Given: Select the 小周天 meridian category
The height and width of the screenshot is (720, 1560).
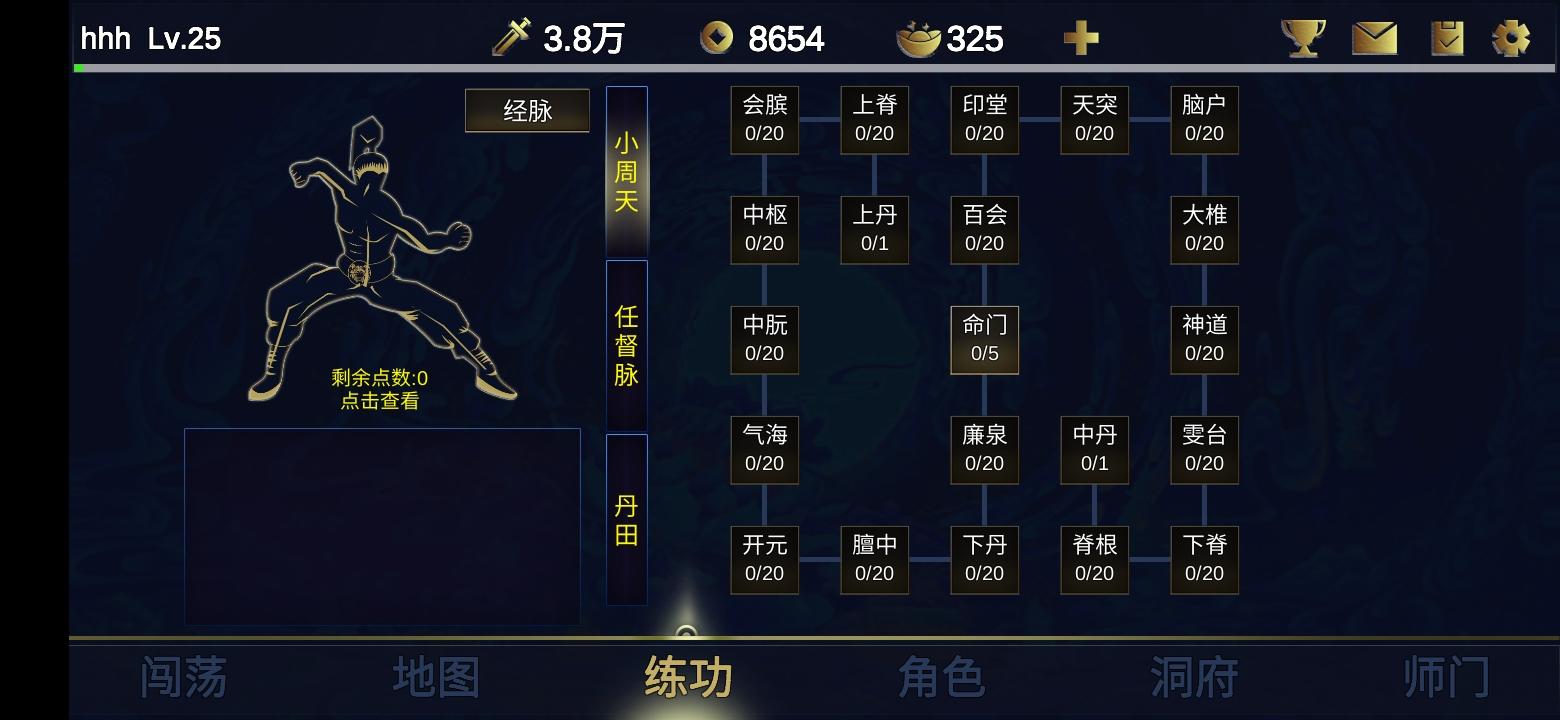Looking at the screenshot, I should [x=625, y=170].
